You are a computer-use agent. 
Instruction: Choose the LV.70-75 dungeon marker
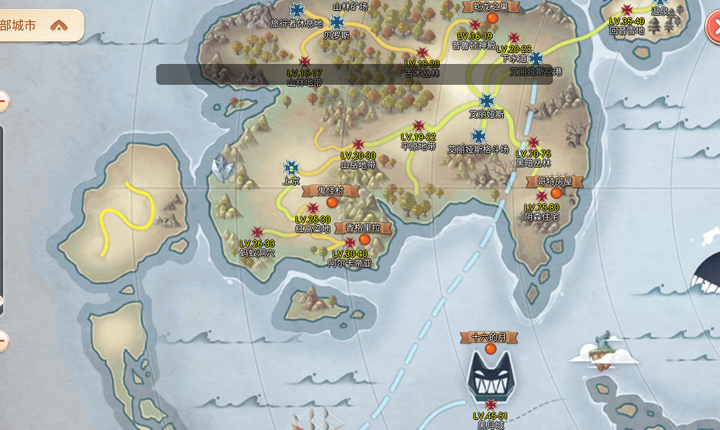pos(534,142)
